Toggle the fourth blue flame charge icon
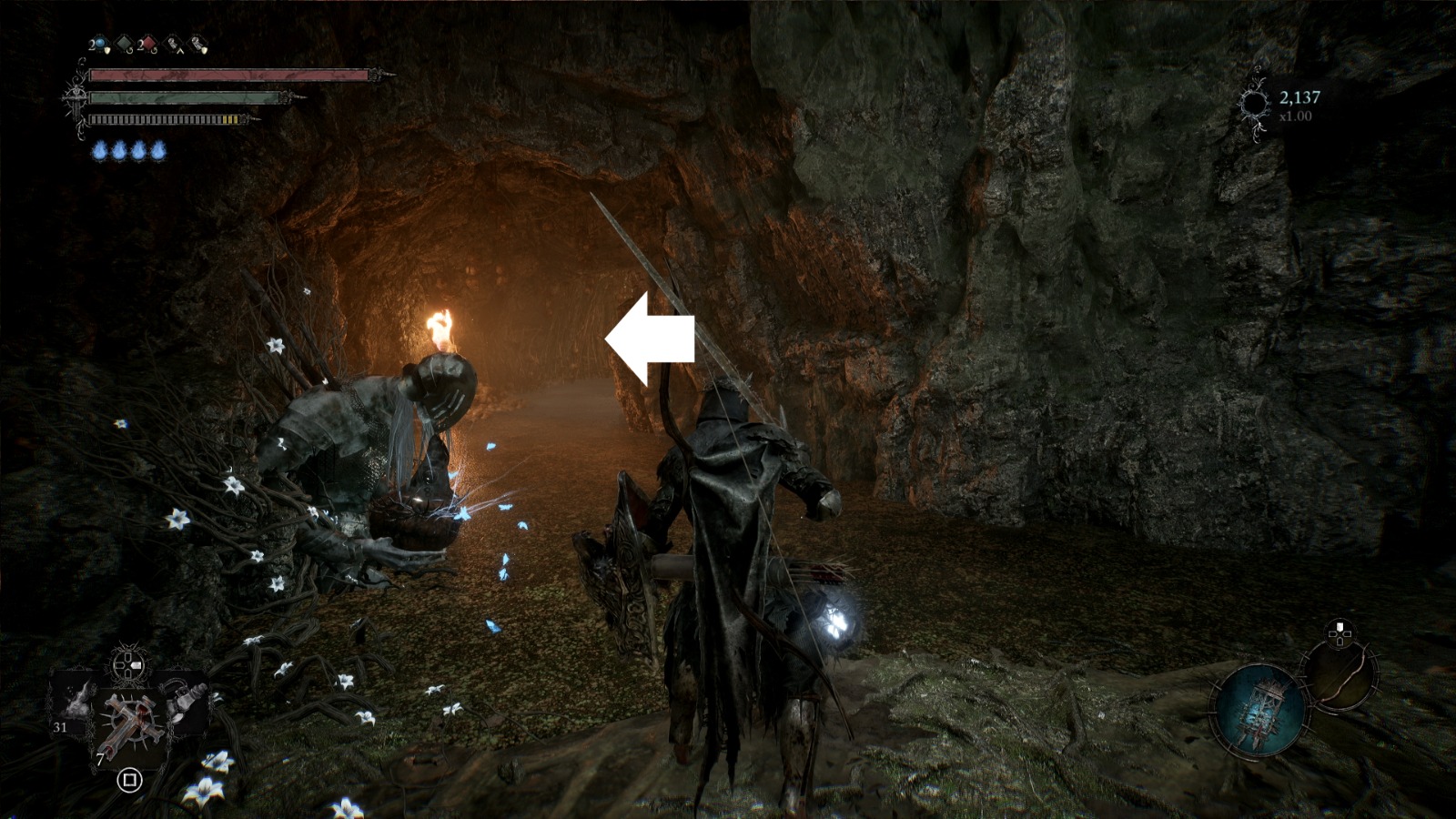 coord(157,150)
